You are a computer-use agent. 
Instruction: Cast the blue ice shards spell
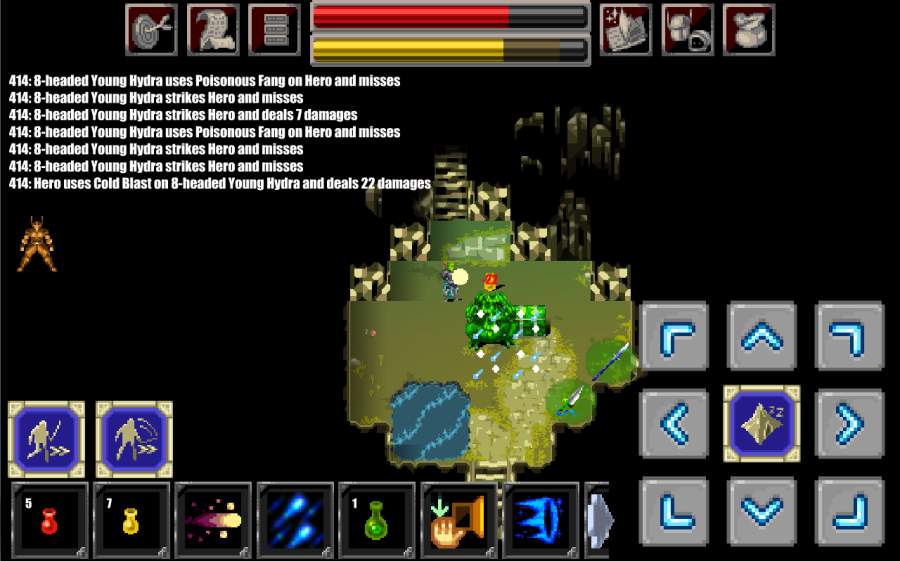295,520
